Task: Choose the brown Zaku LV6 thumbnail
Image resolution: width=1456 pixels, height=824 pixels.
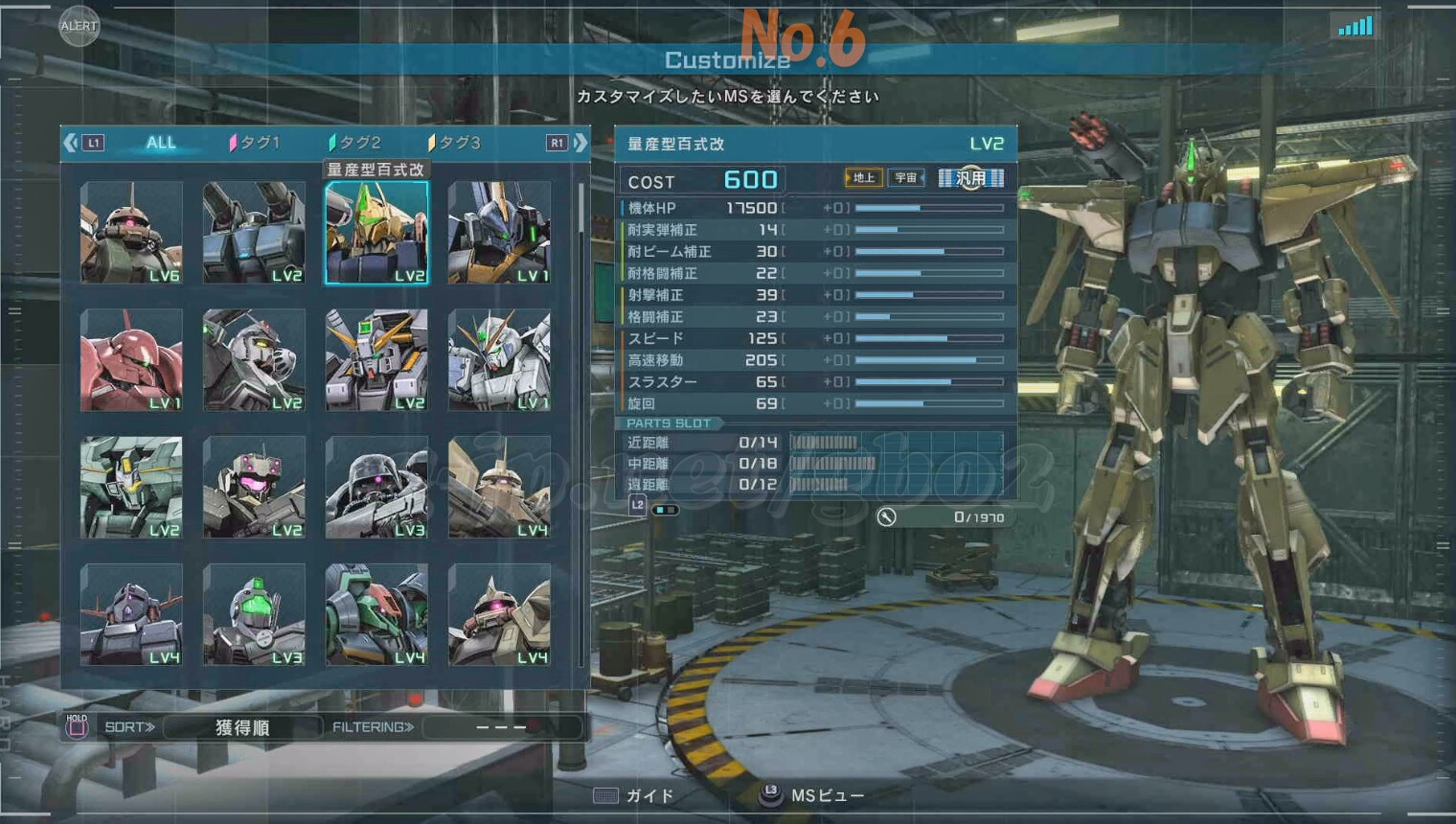Action: click(131, 233)
